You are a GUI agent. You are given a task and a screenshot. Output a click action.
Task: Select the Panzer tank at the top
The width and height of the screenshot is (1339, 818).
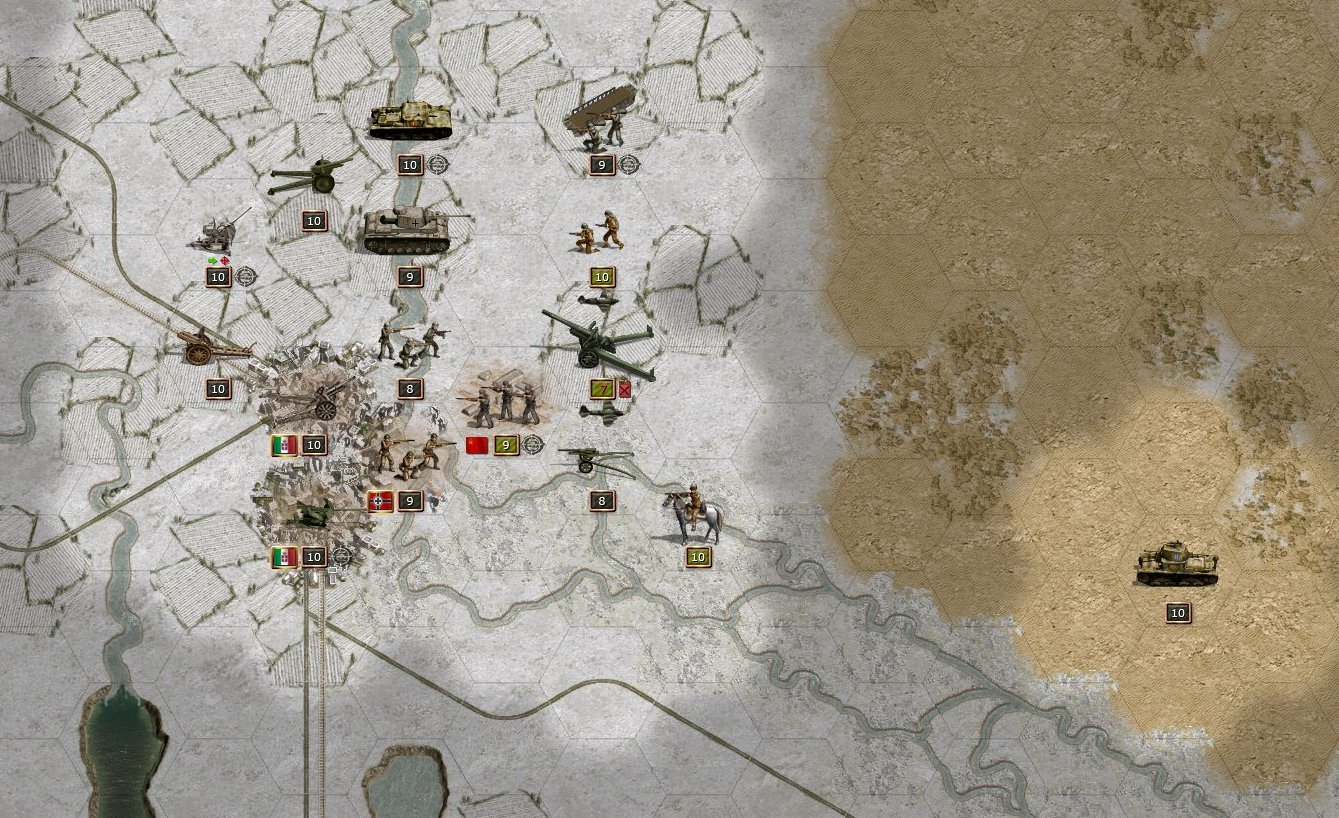pos(410,120)
